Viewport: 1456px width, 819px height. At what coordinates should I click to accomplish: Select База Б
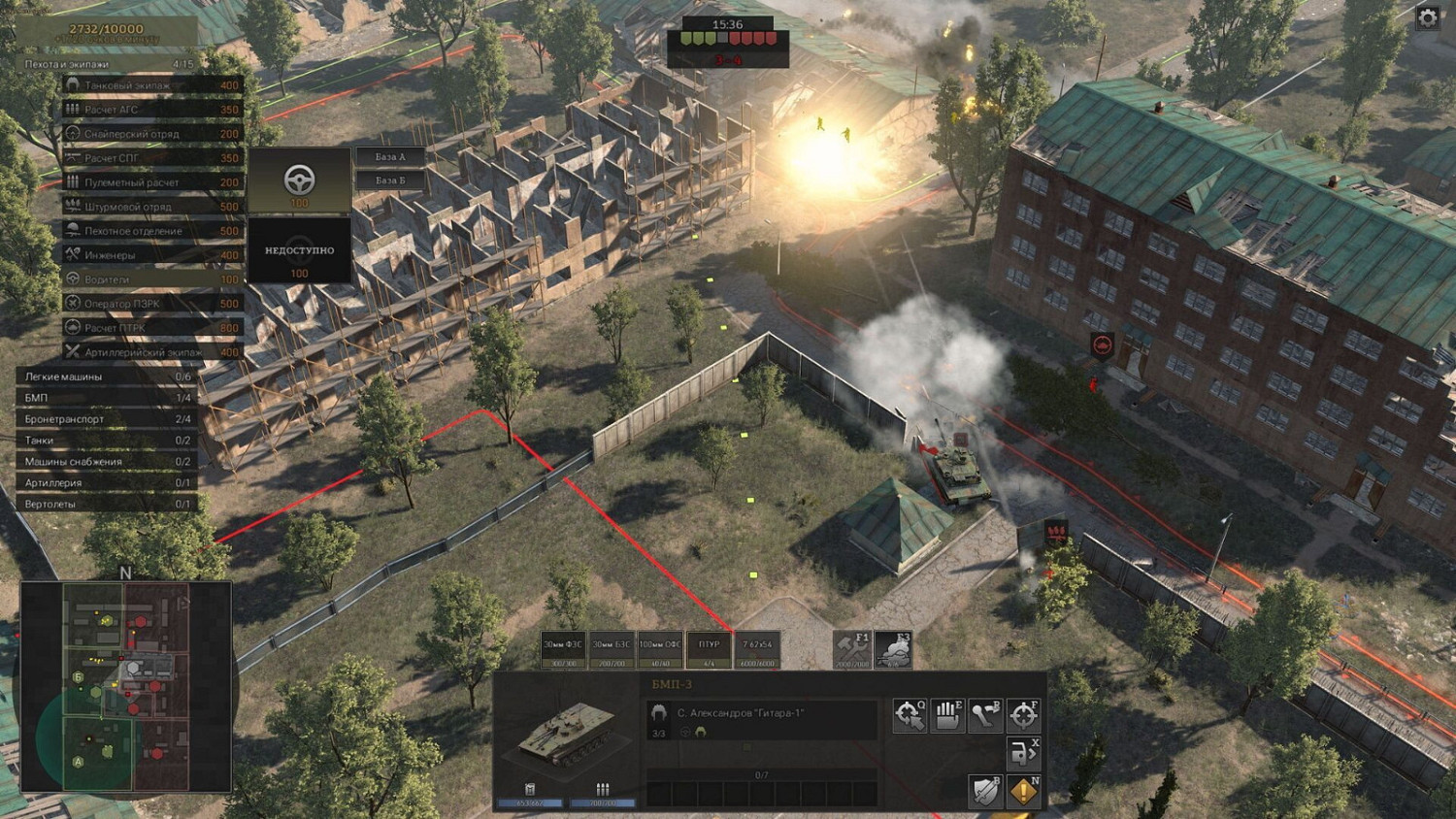pos(390,180)
